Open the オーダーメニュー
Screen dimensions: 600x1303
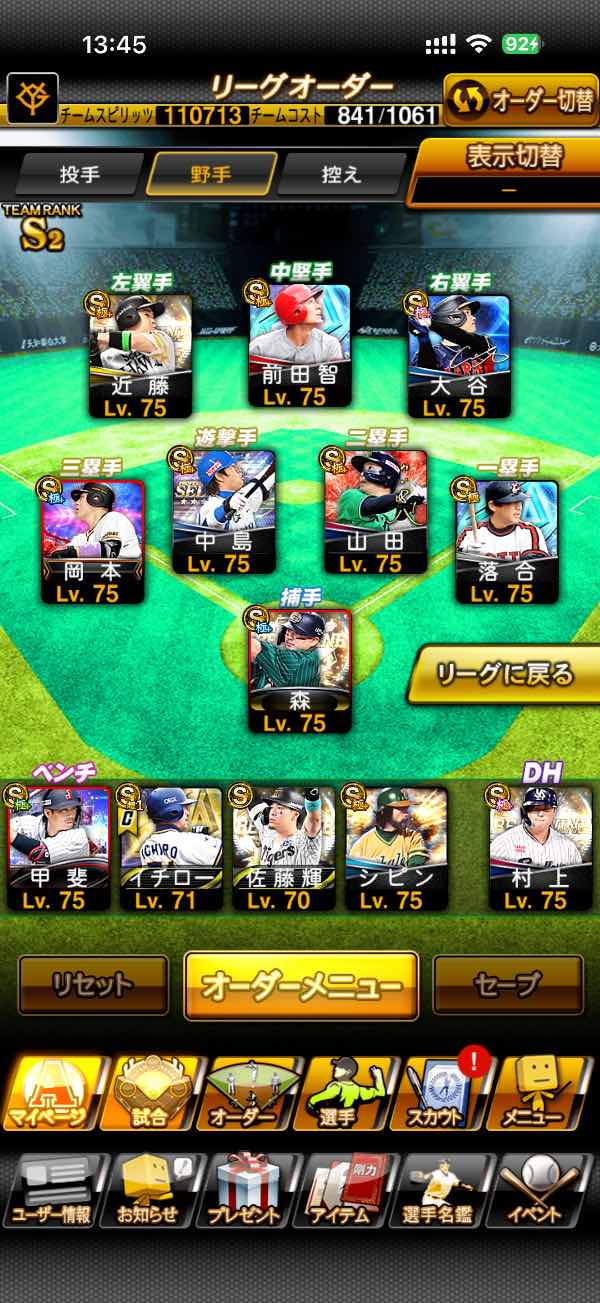[300, 985]
